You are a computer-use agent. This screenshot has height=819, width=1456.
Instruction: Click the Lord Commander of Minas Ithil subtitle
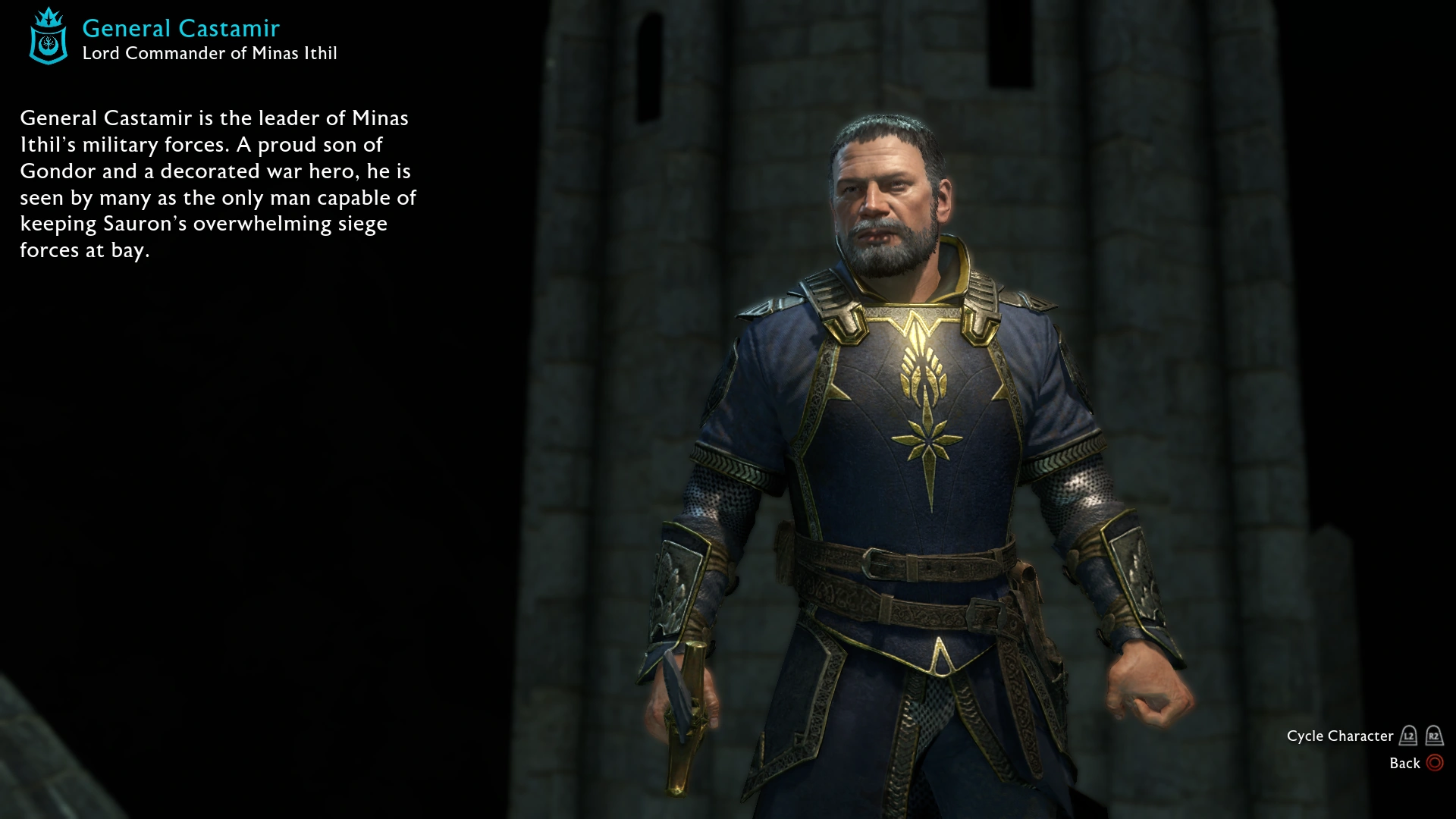209,53
